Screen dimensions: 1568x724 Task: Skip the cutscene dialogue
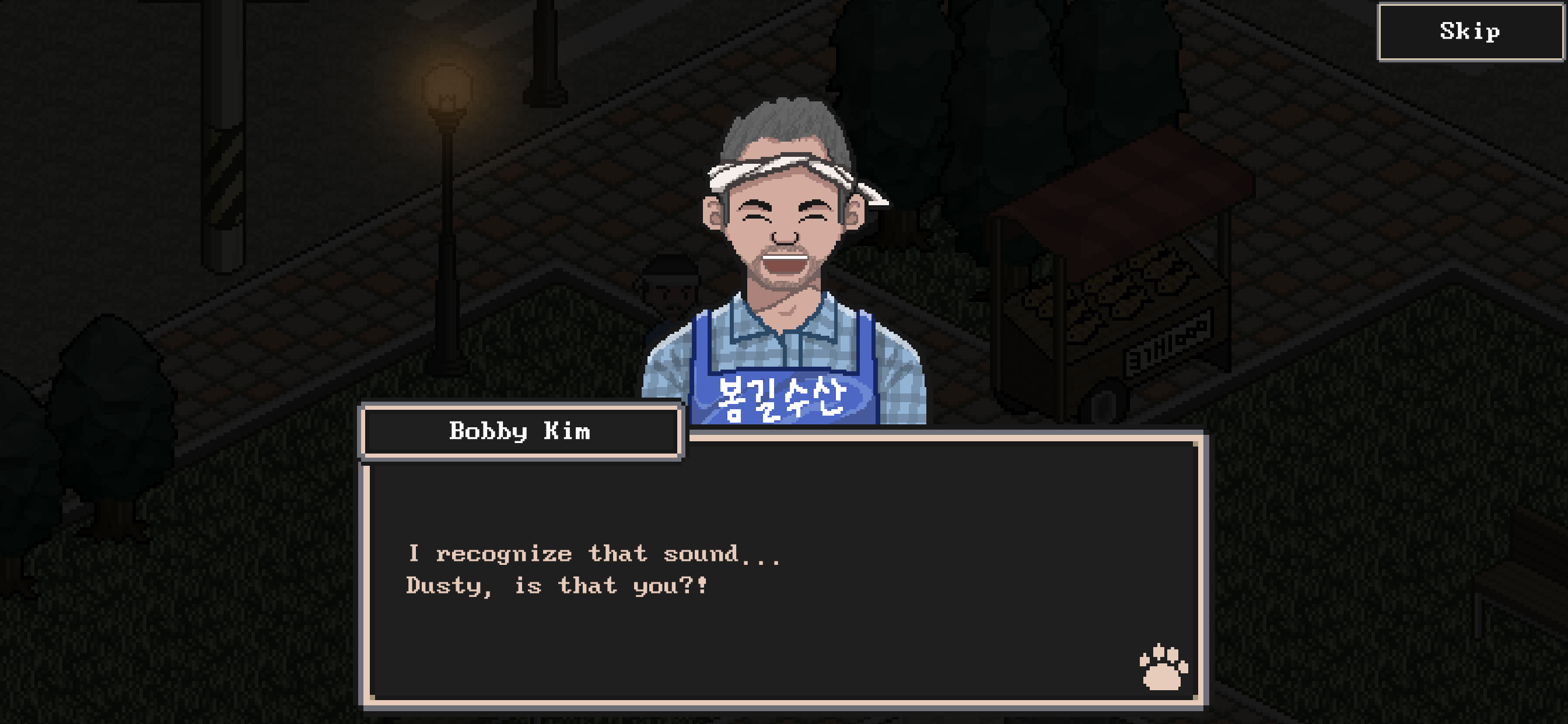(1469, 31)
